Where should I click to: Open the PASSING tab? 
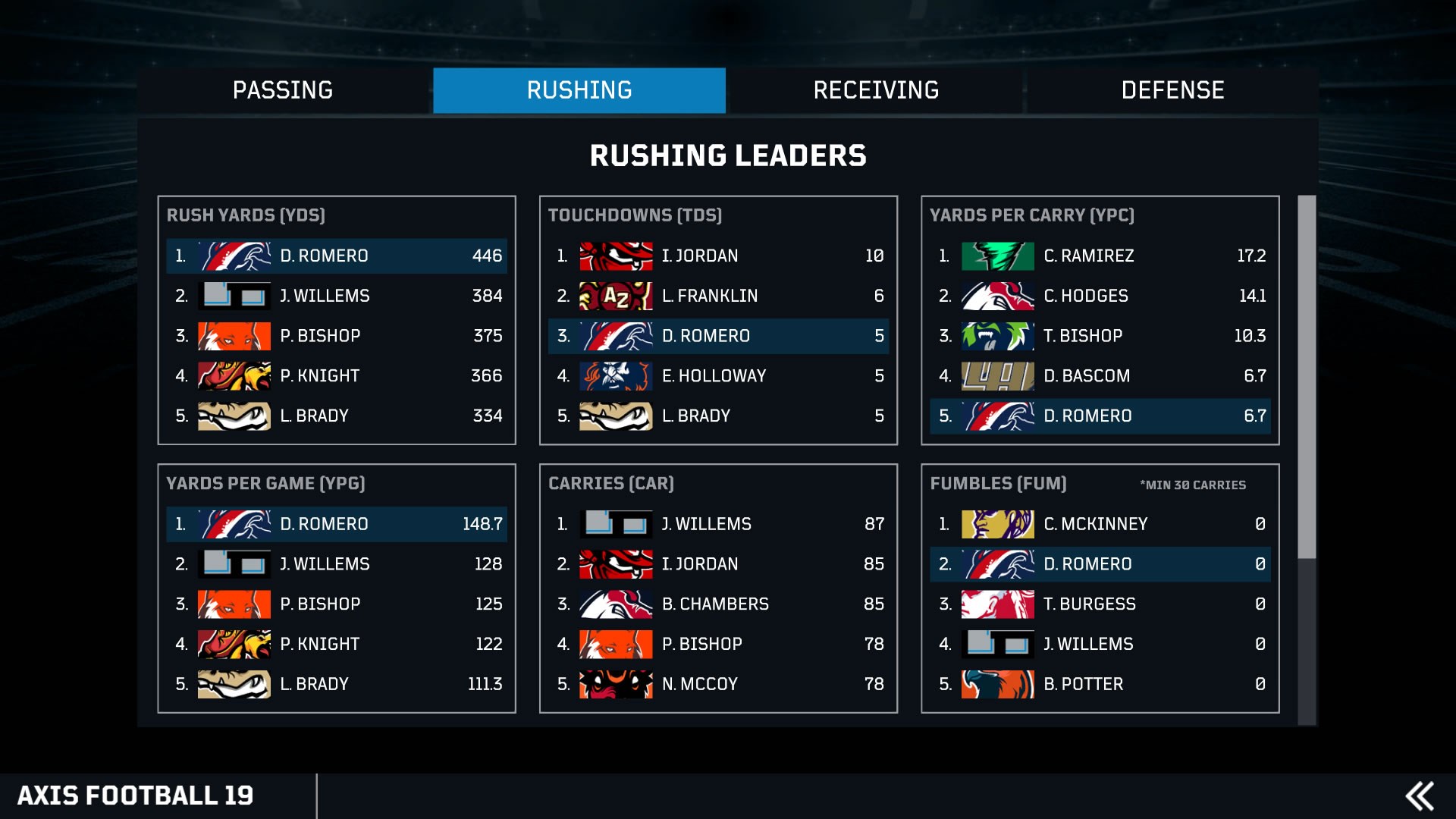[x=284, y=90]
